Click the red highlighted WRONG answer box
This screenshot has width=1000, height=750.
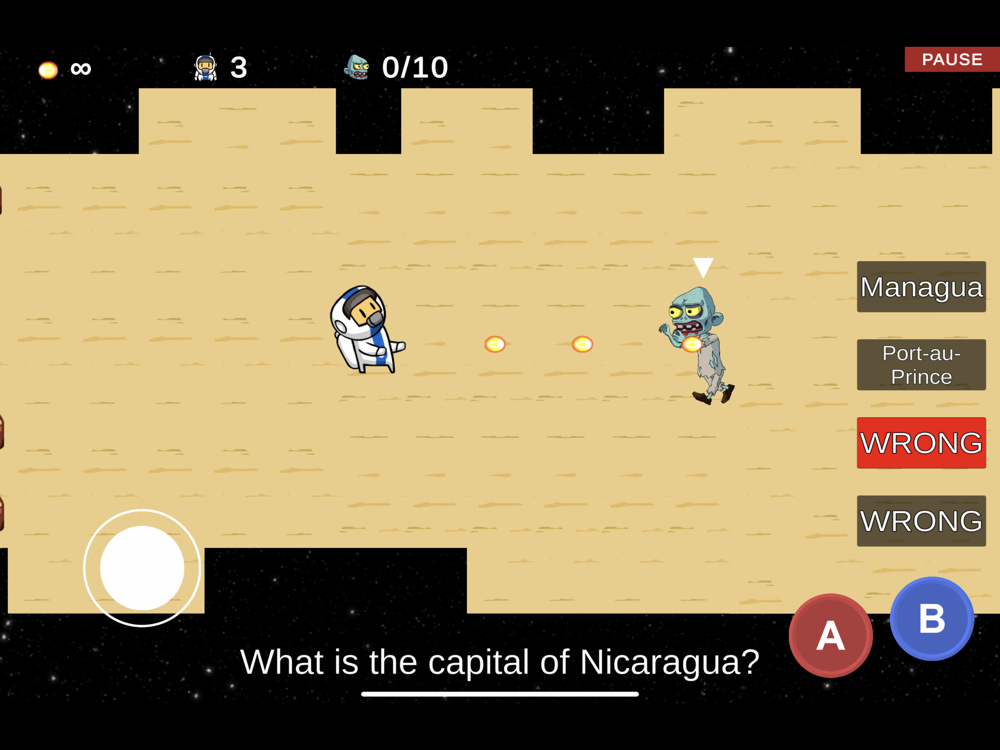pyautogui.click(x=921, y=443)
